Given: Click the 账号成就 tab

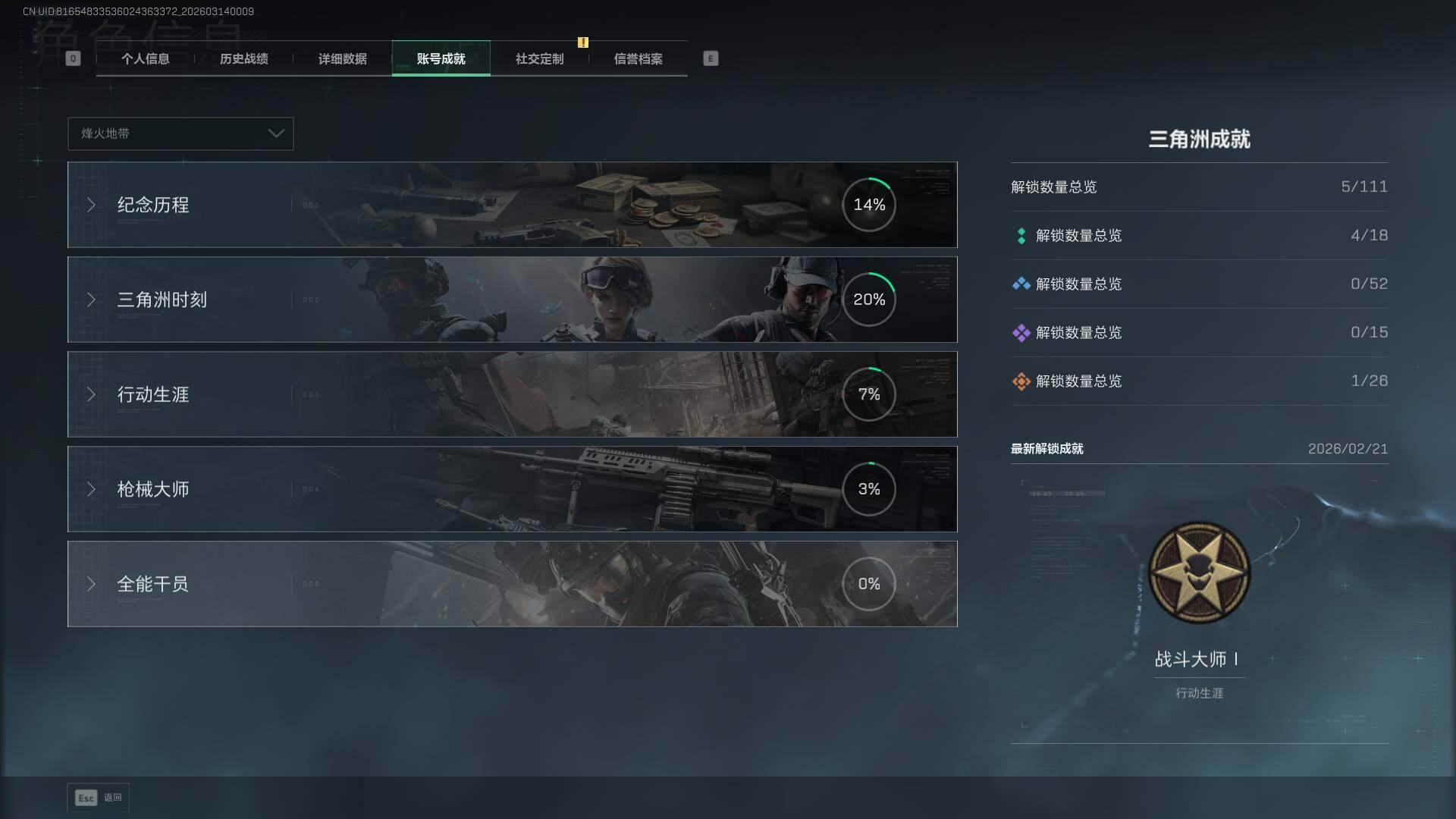Looking at the screenshot, I should coord(441,58).
